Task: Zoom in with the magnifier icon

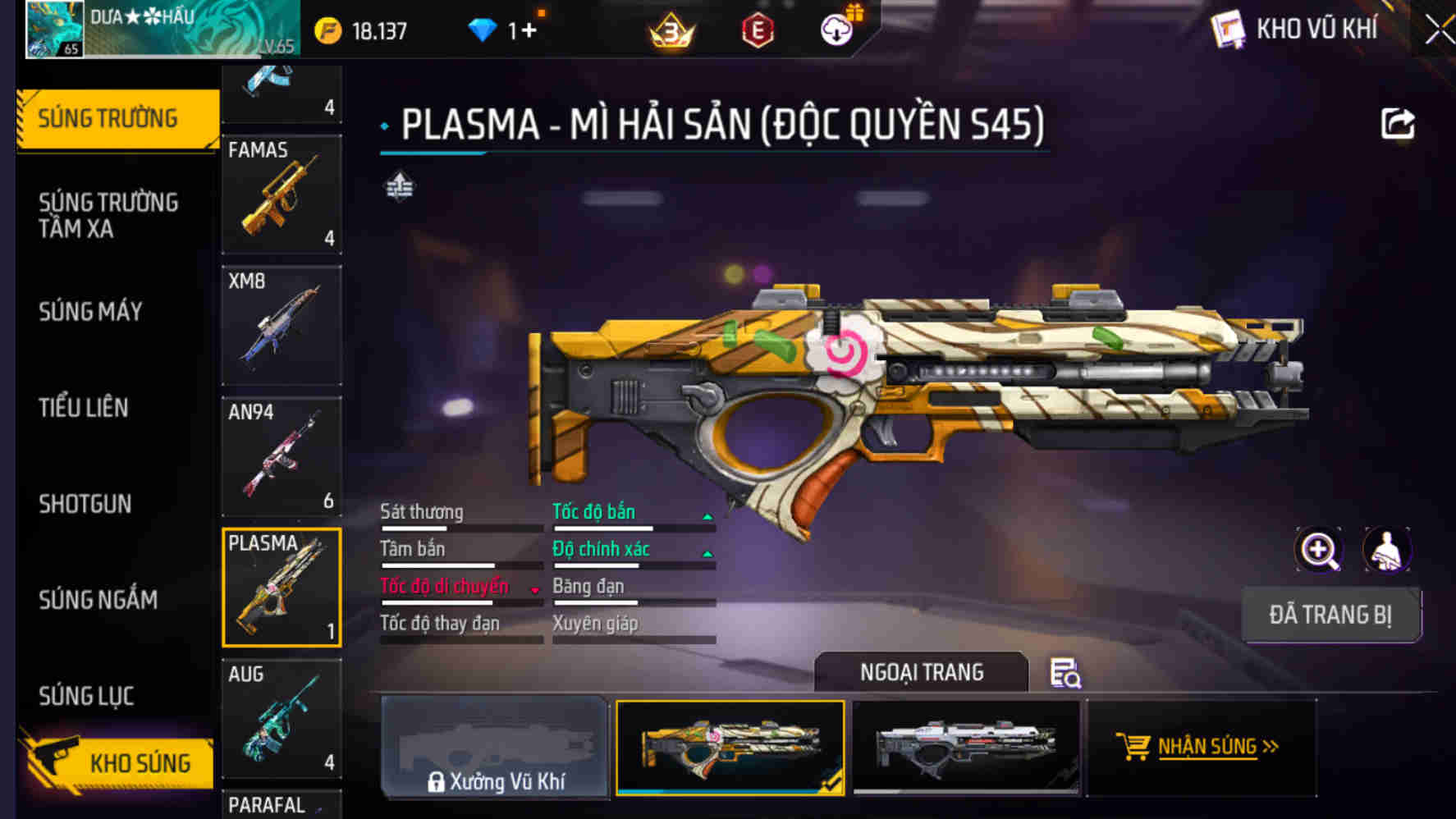Action: click(1319, 550)
